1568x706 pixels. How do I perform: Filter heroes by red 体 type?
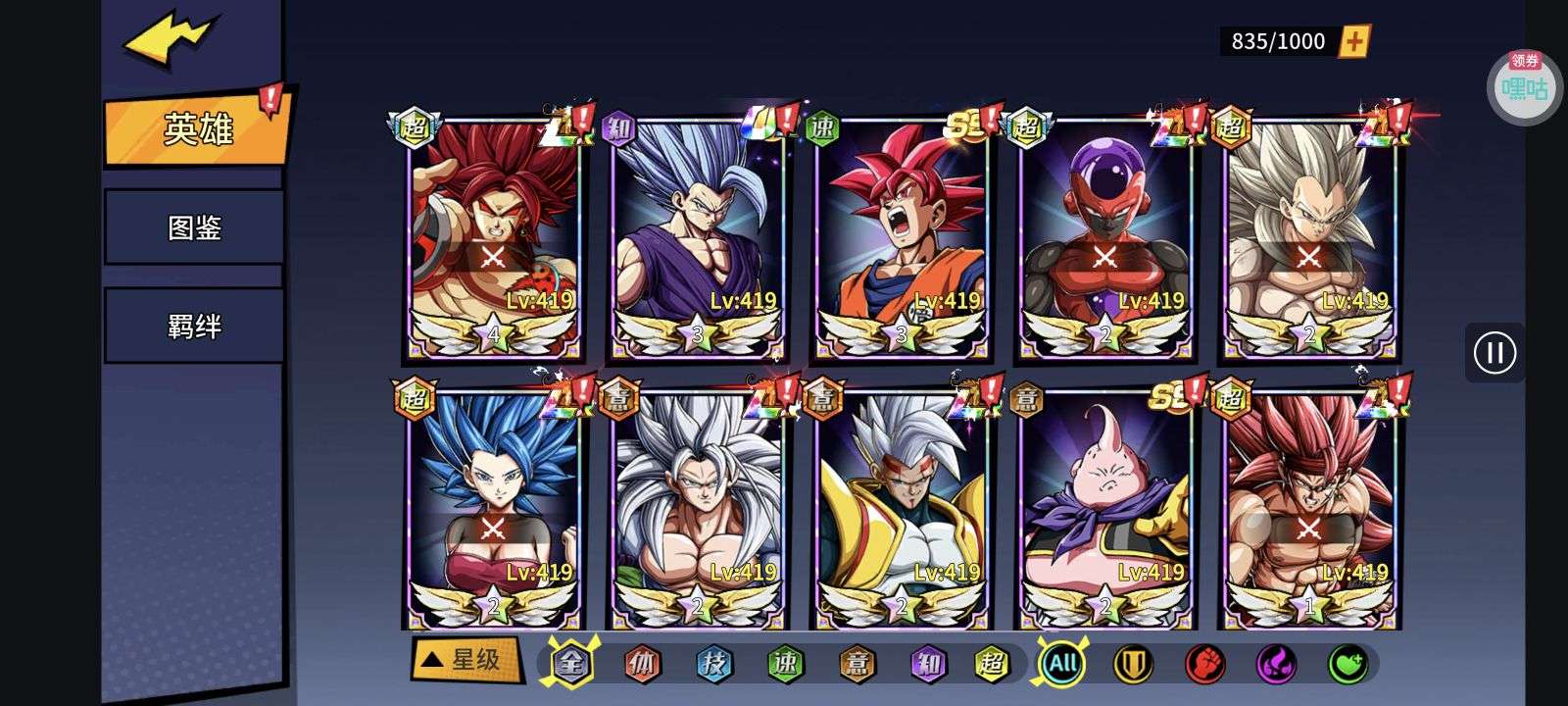point(643,664)
